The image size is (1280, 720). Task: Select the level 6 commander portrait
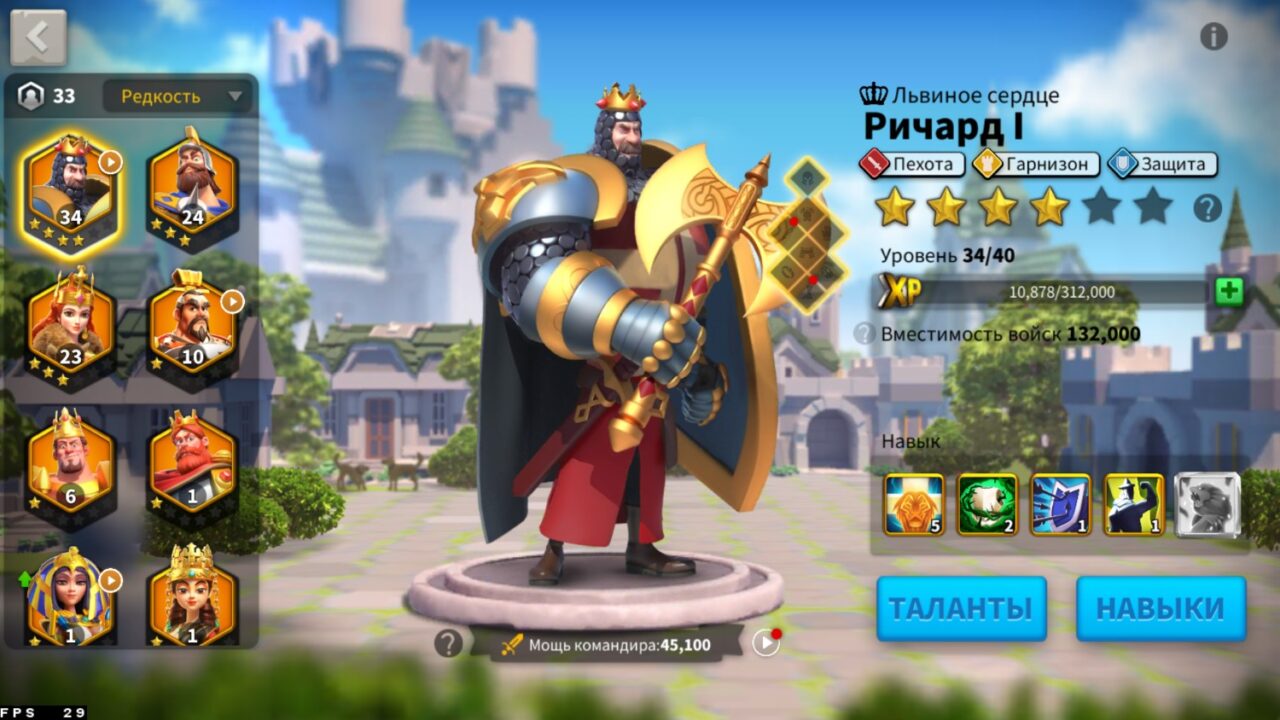point(70,460)
